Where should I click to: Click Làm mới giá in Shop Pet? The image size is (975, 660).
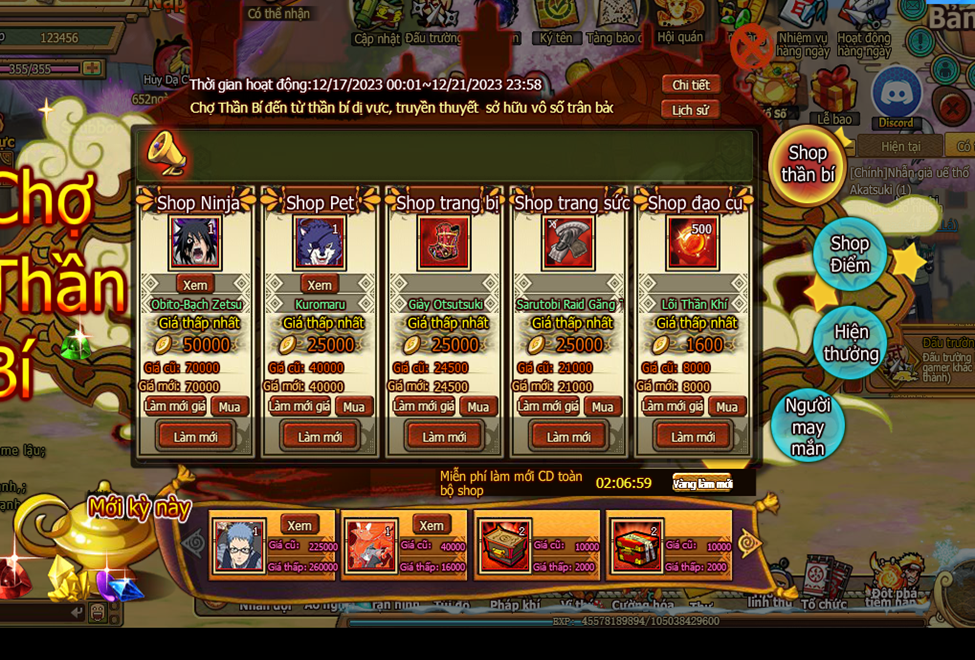click(x=299, y=406)
